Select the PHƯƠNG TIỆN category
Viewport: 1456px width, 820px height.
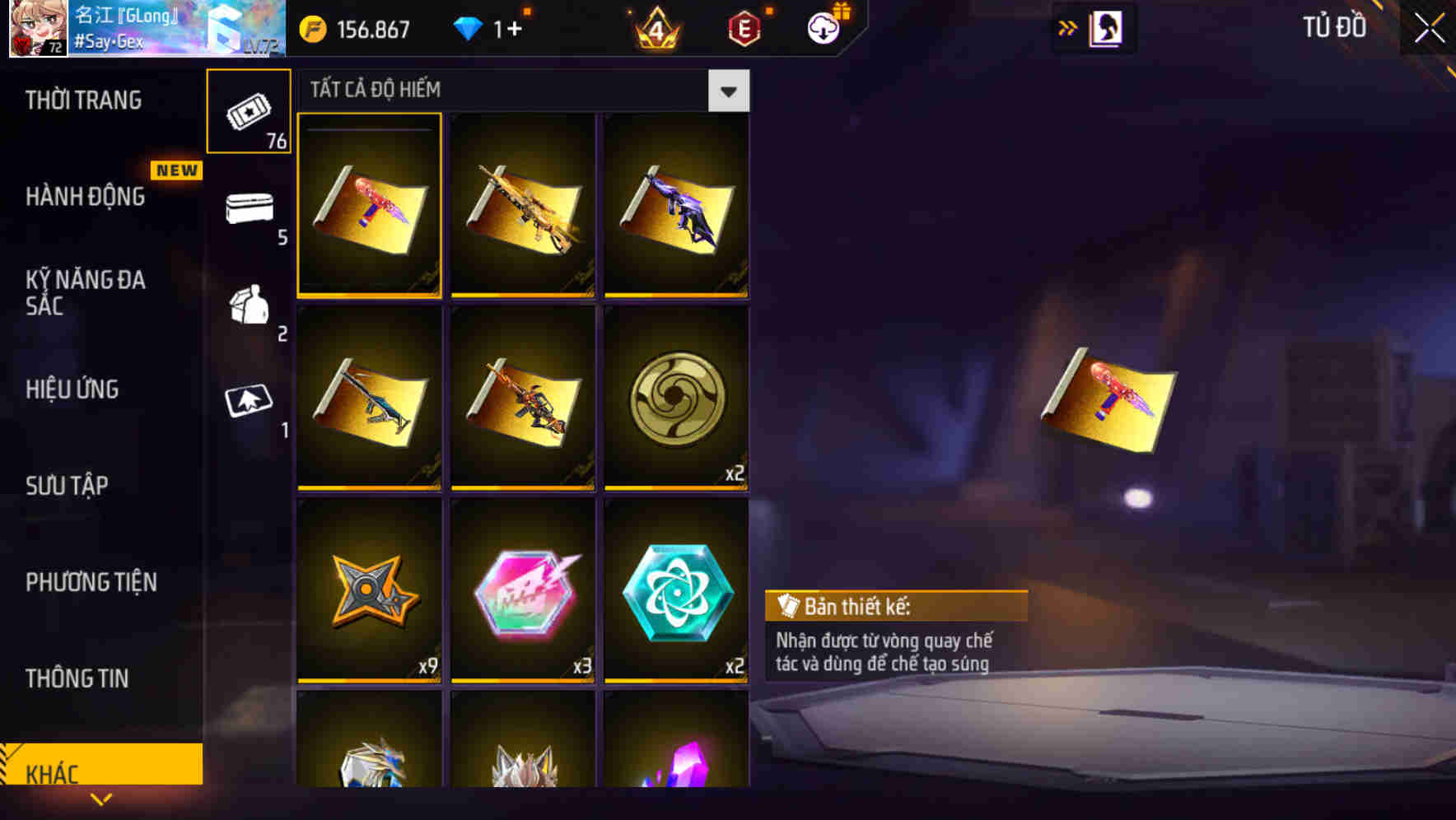(x=91, y=582)
